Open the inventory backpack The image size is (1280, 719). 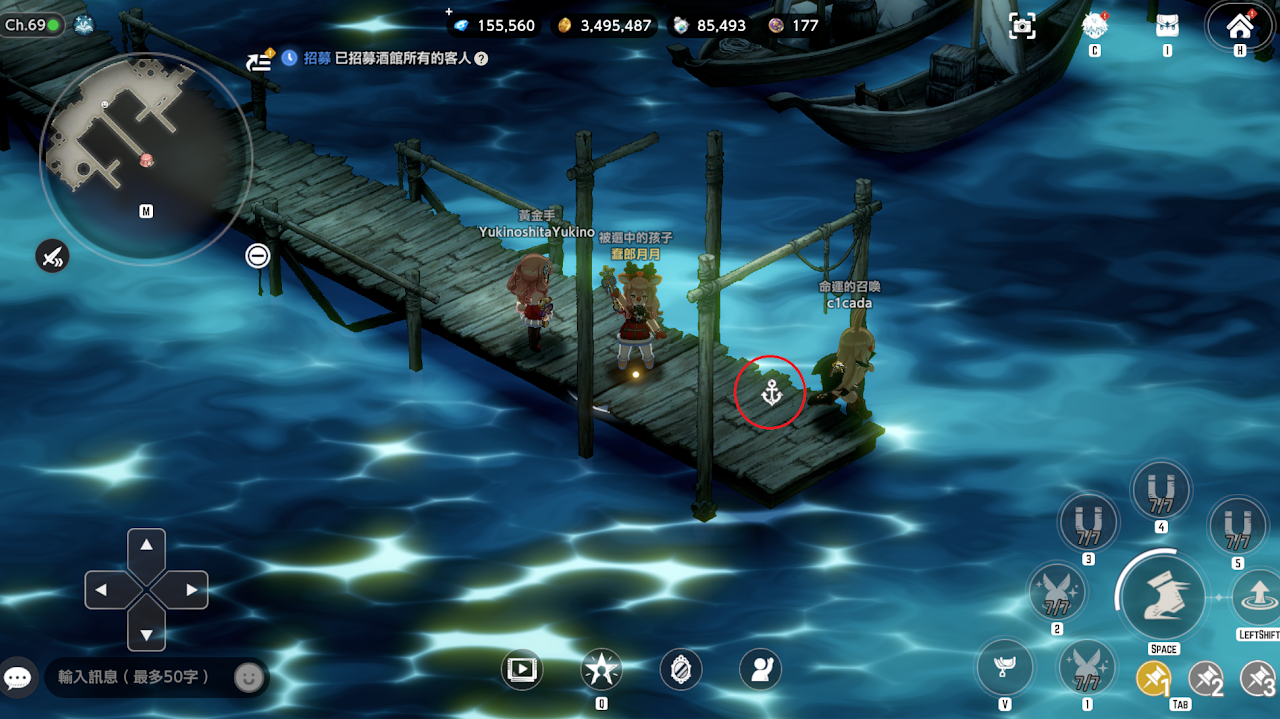(x=1167, y=26)
